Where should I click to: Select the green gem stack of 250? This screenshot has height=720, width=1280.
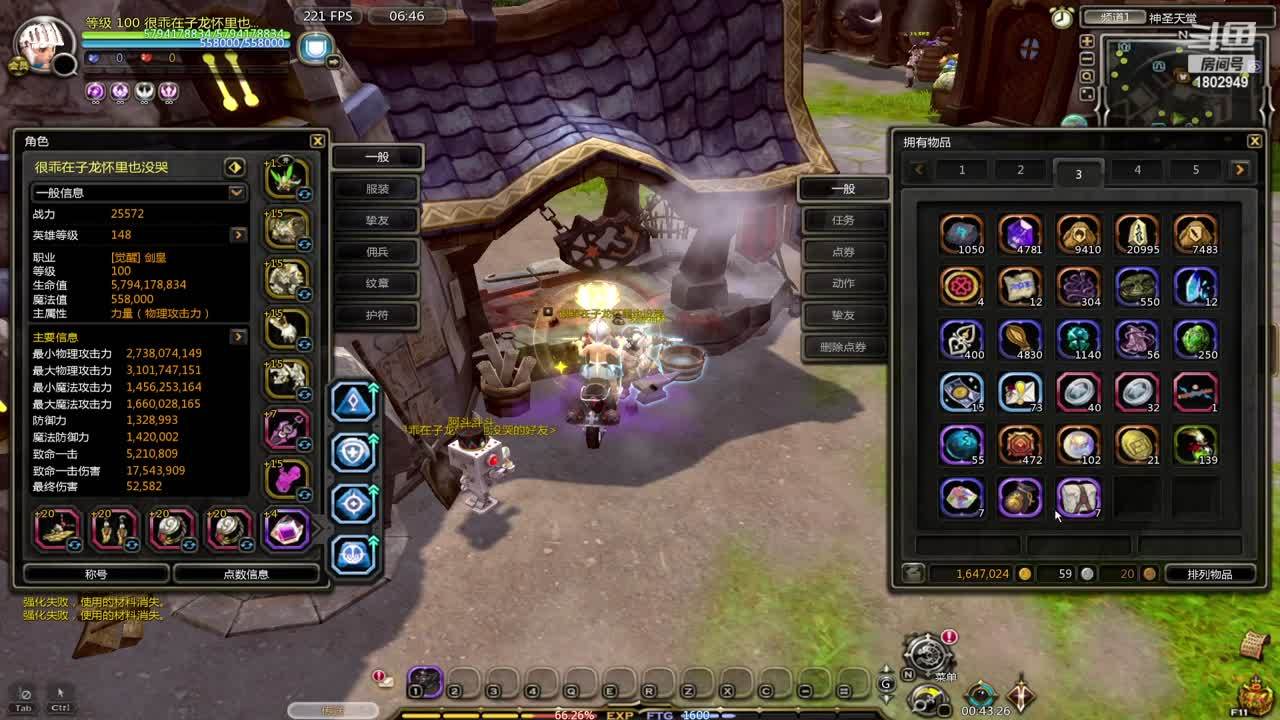point(1195,339)
